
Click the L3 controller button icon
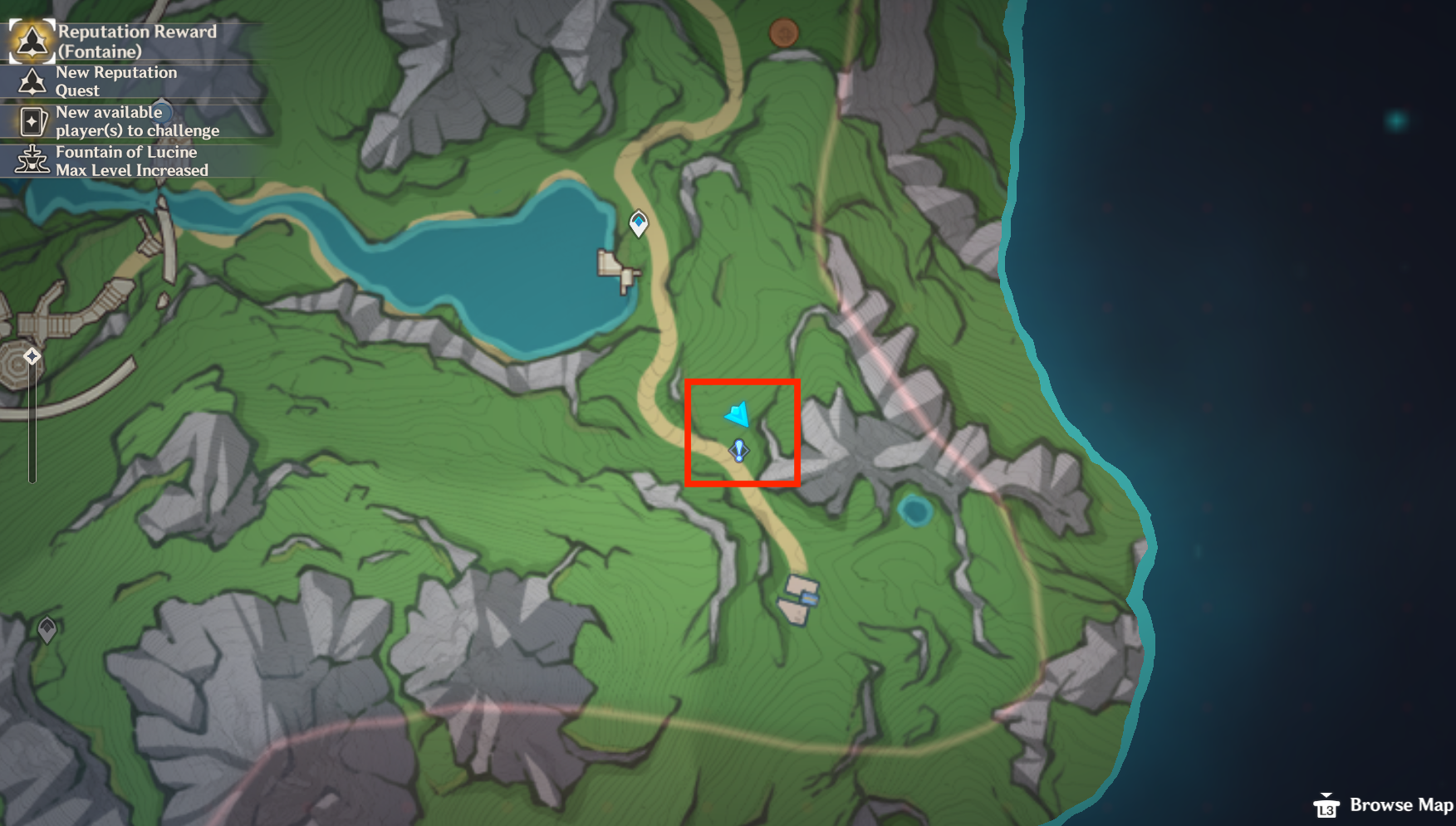1328,805
